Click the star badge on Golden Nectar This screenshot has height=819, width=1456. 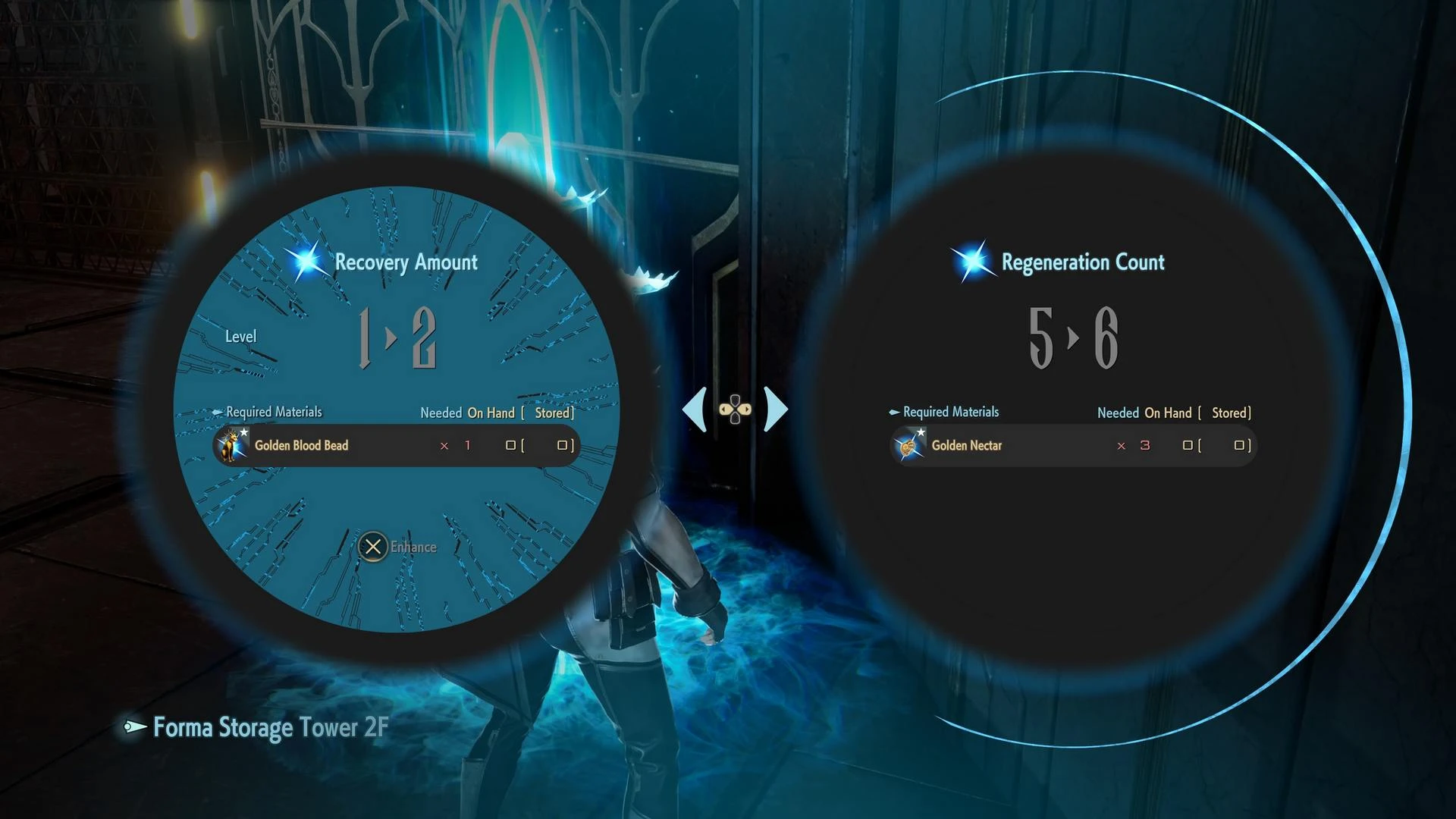921,431
